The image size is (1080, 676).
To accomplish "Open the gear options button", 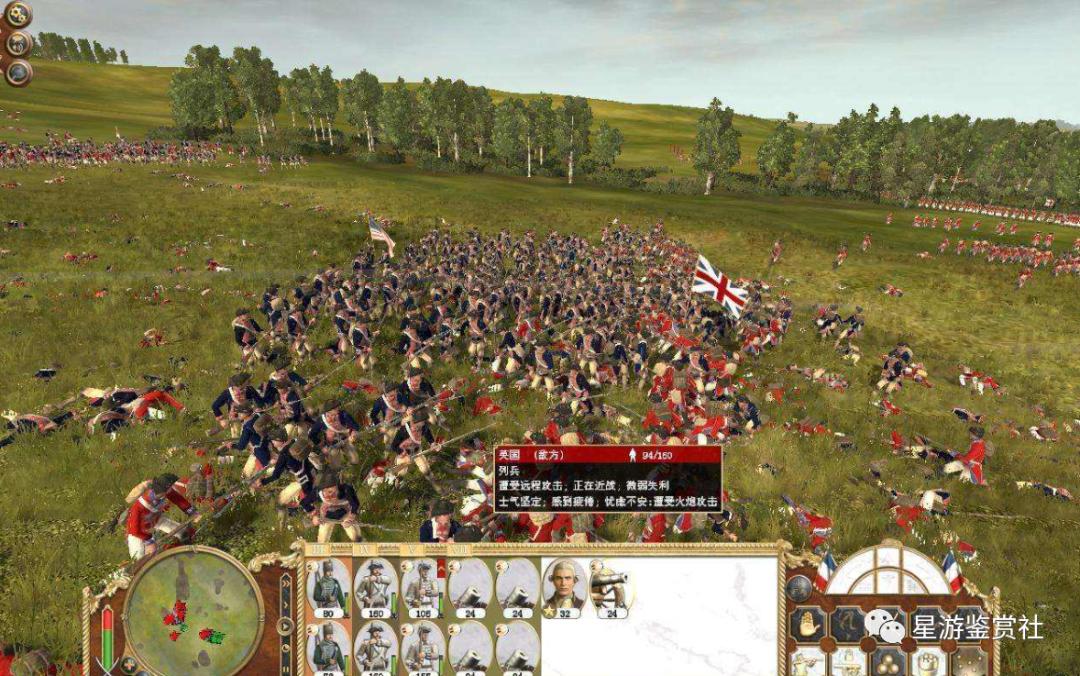I will (x=19, y=14).
